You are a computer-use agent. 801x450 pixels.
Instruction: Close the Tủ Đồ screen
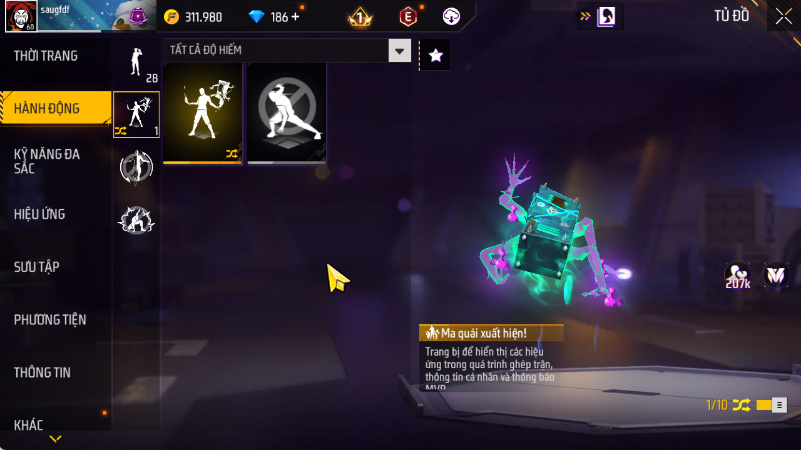pyautogui.click(x=782, y=15)
